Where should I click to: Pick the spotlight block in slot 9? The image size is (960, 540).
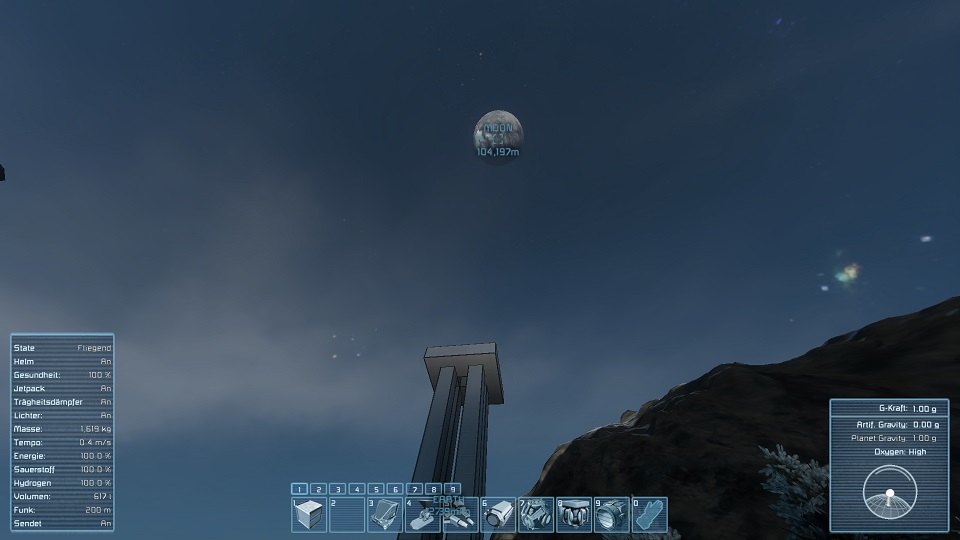click(613, 515)
